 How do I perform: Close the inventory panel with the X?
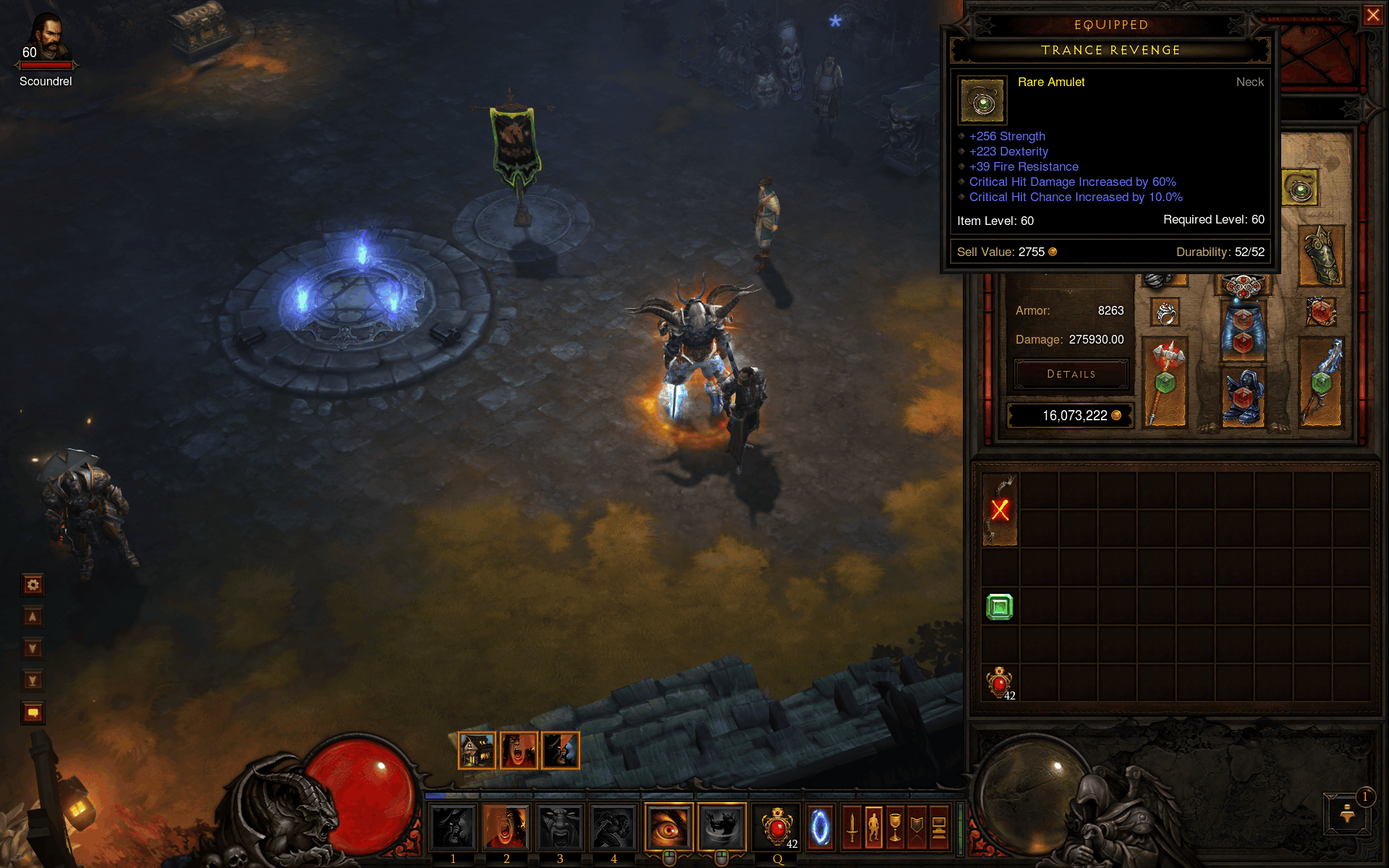pos(1372,15)
